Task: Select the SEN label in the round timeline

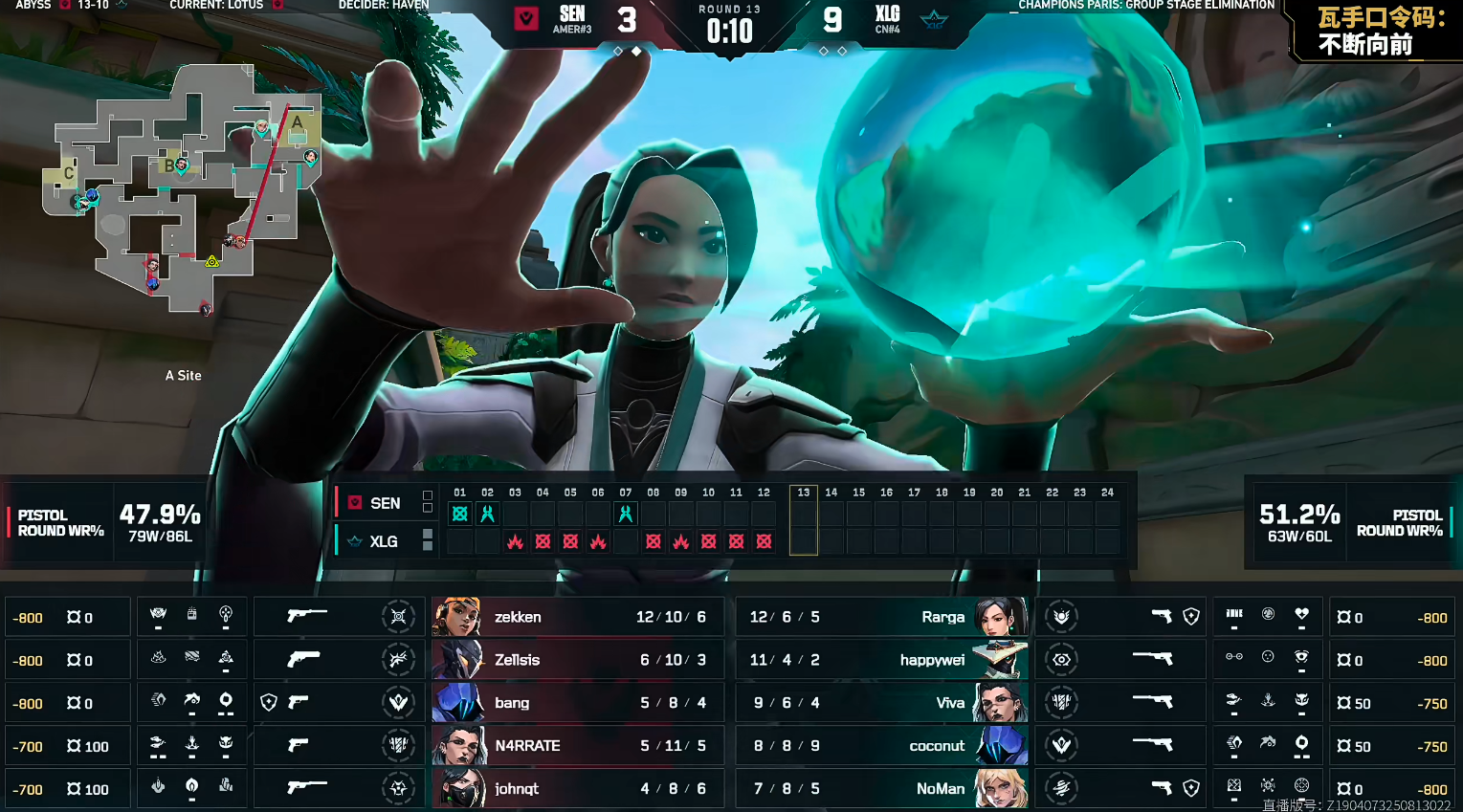Action: tap(385, 503)
